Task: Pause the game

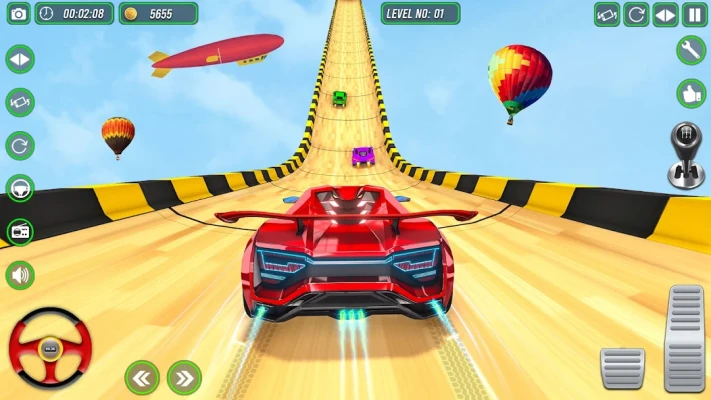Action: pyautogui.click(x=695, y=14)
